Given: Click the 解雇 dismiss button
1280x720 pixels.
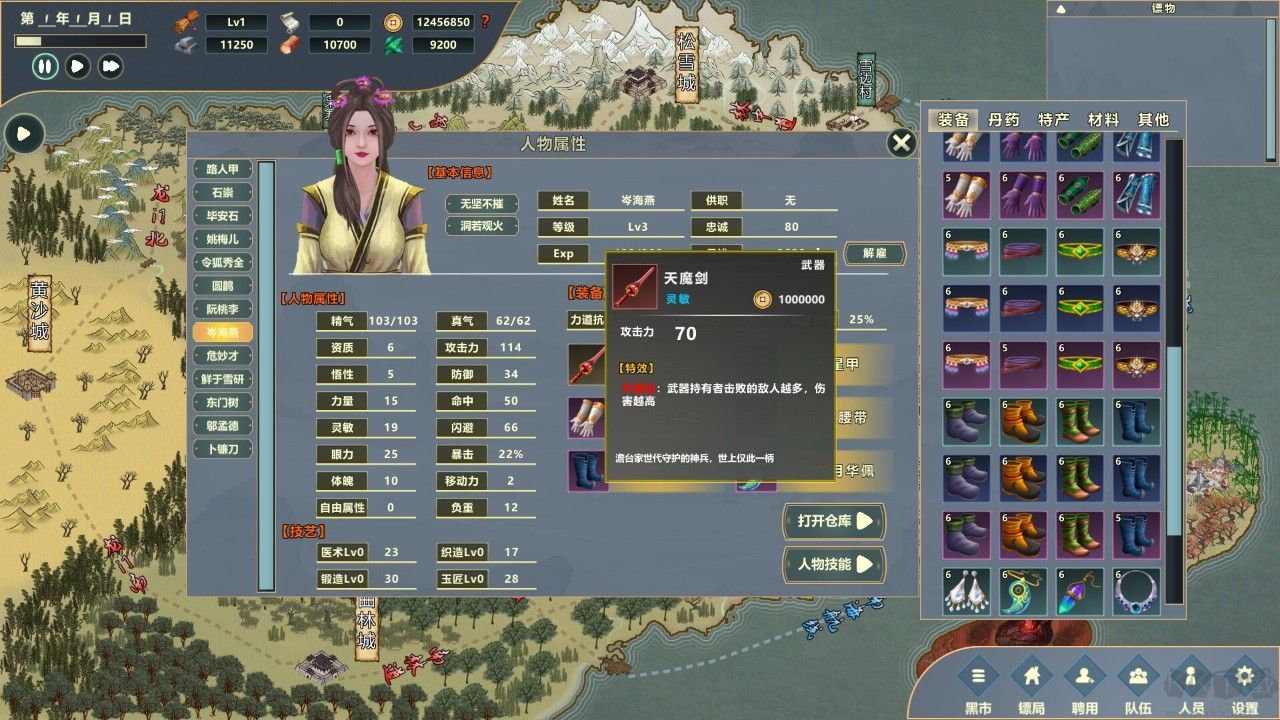Looking at the screenshot, I should (873, 254).
